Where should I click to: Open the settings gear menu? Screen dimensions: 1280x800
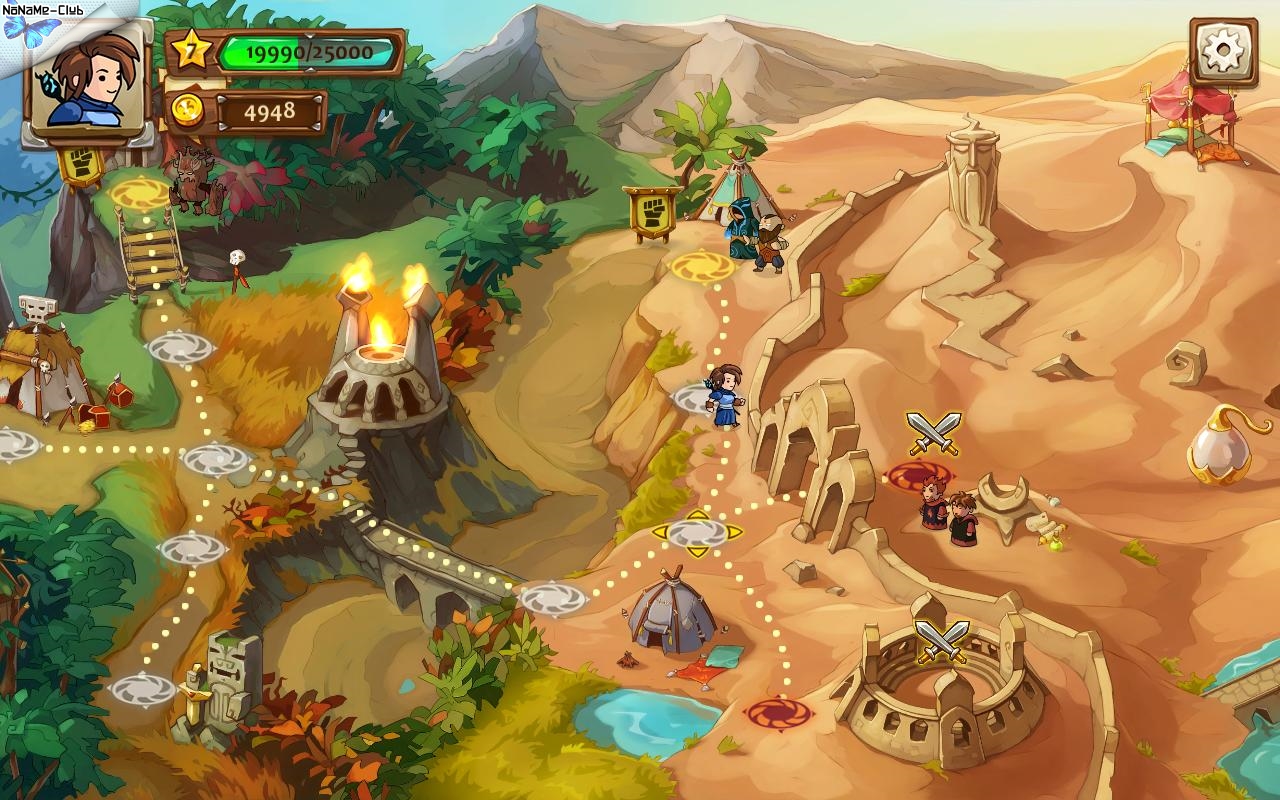point(1224,51)
